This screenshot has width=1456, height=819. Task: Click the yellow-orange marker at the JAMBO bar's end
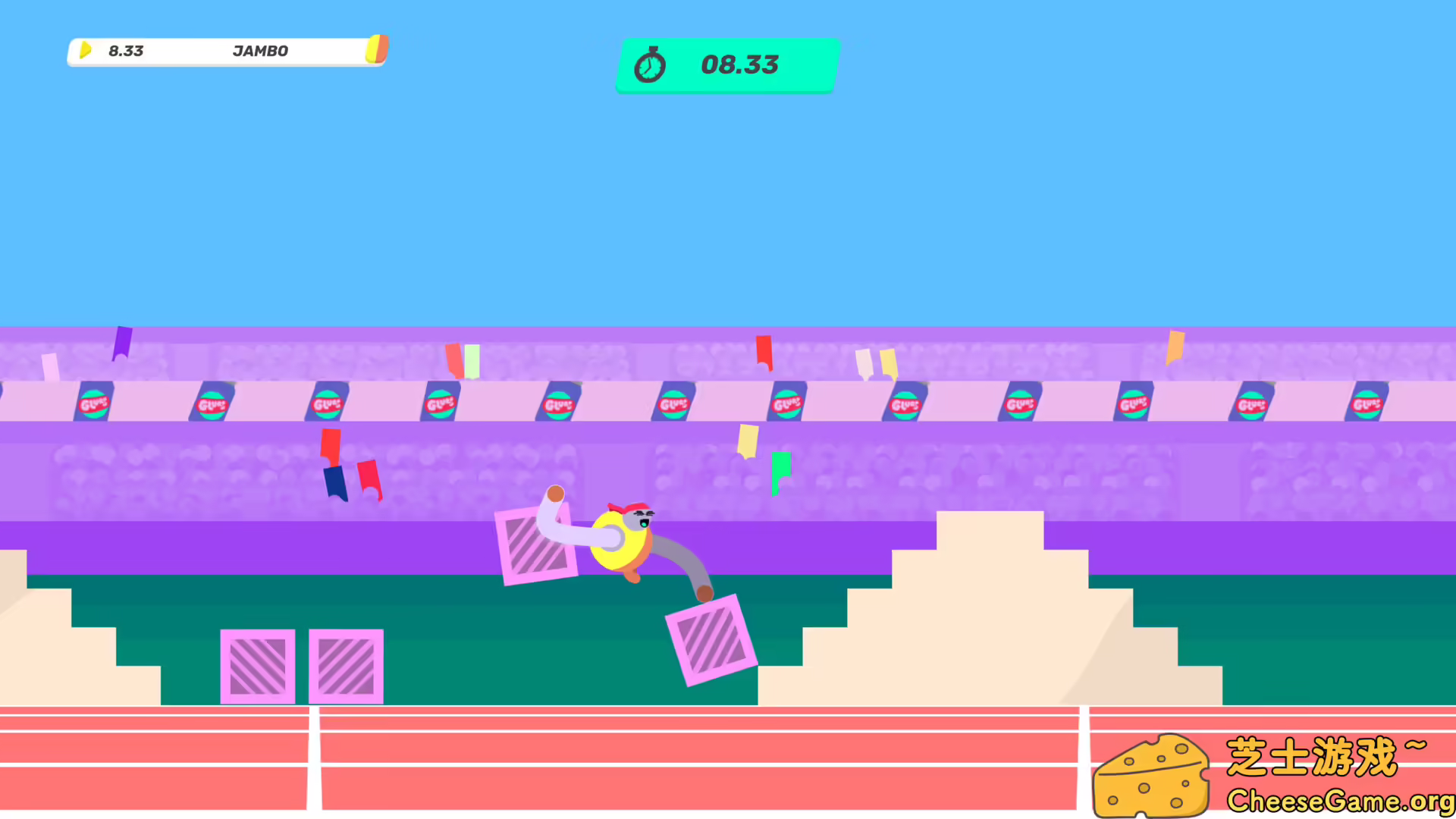tap(377, 49)
